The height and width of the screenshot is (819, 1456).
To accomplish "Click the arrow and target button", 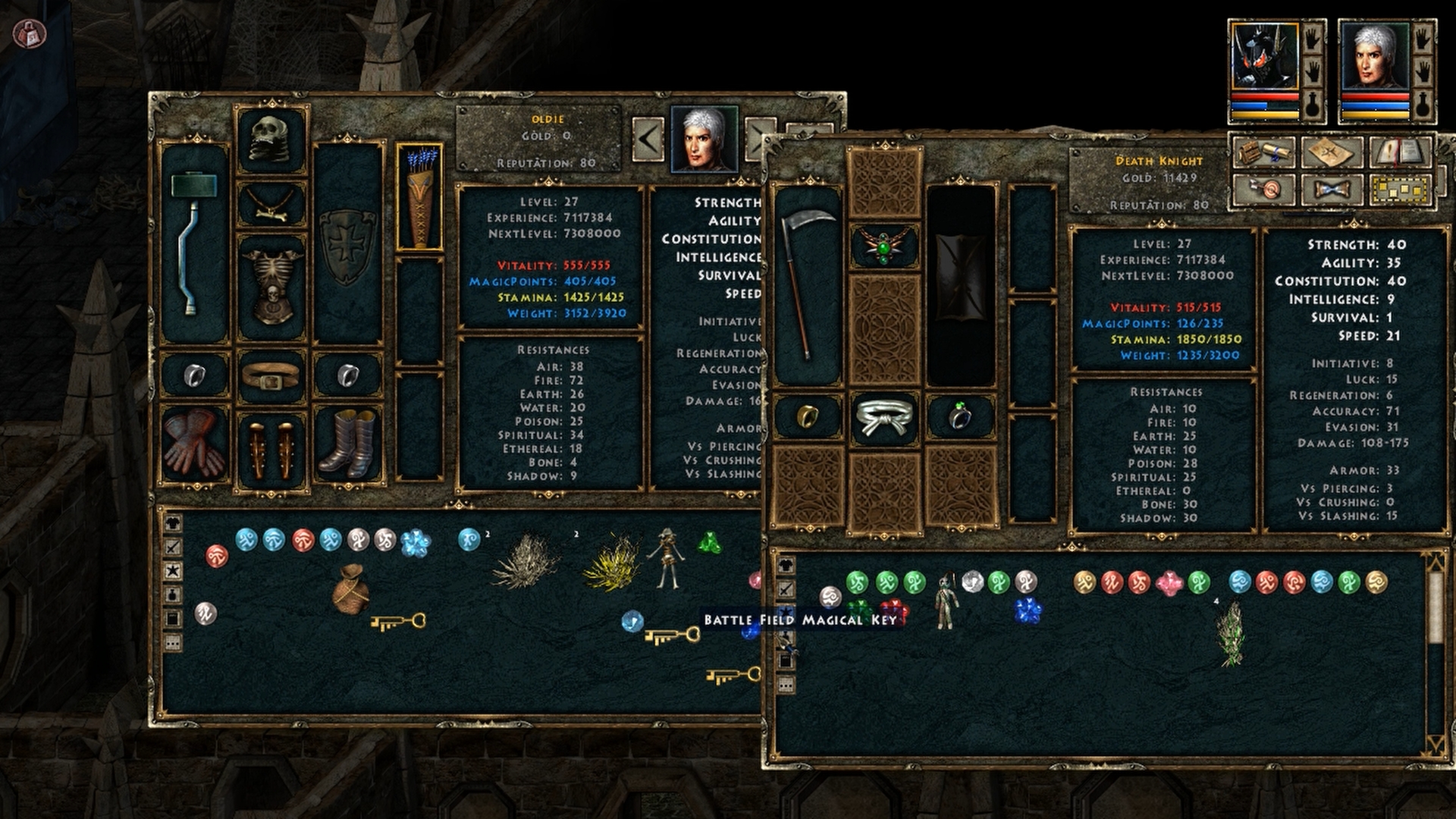I will (x=1264, y=189).
